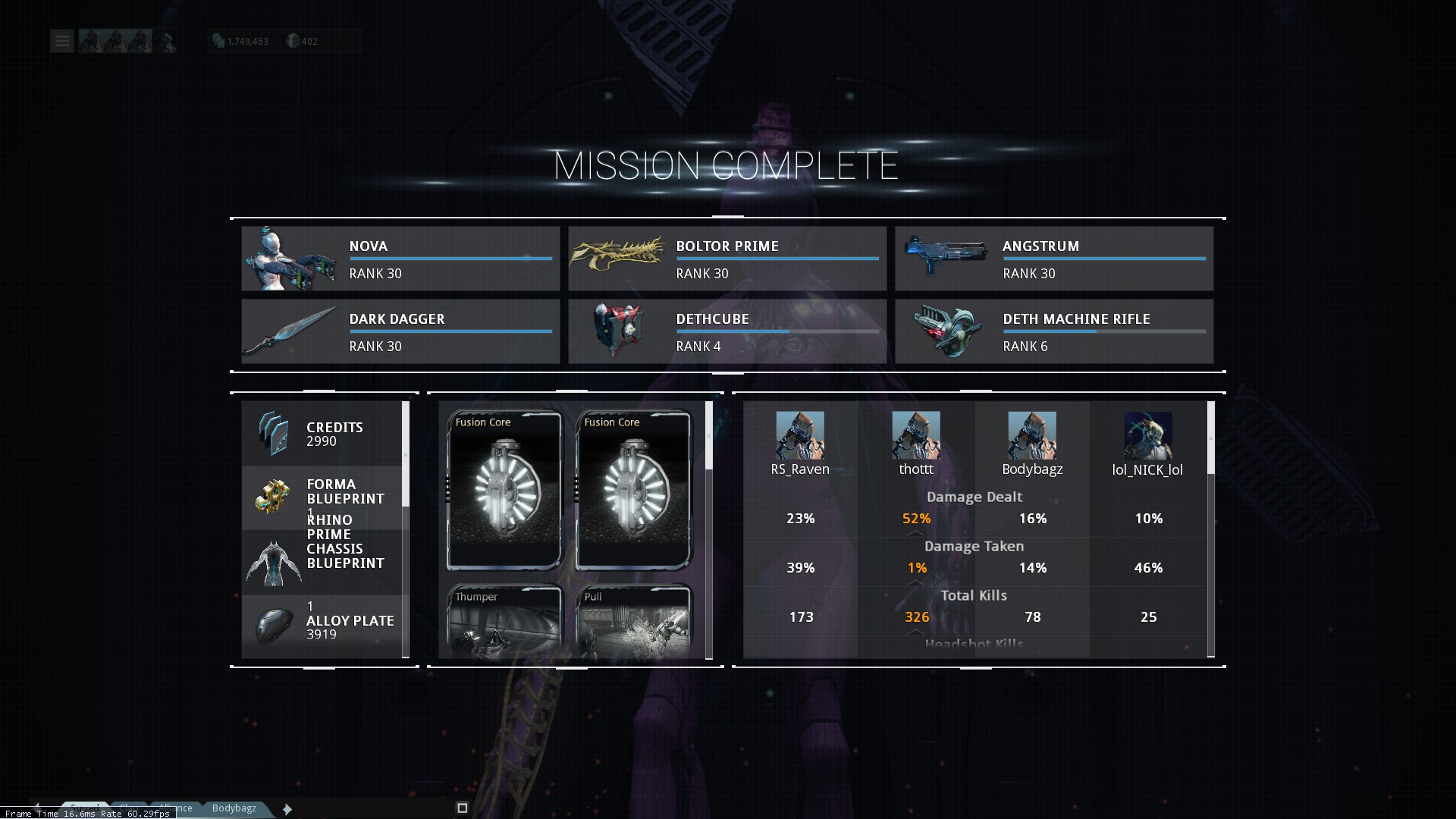Choose lol_NICK_lol's player avatar
Screen dimensions: 1456x819
1148,435
